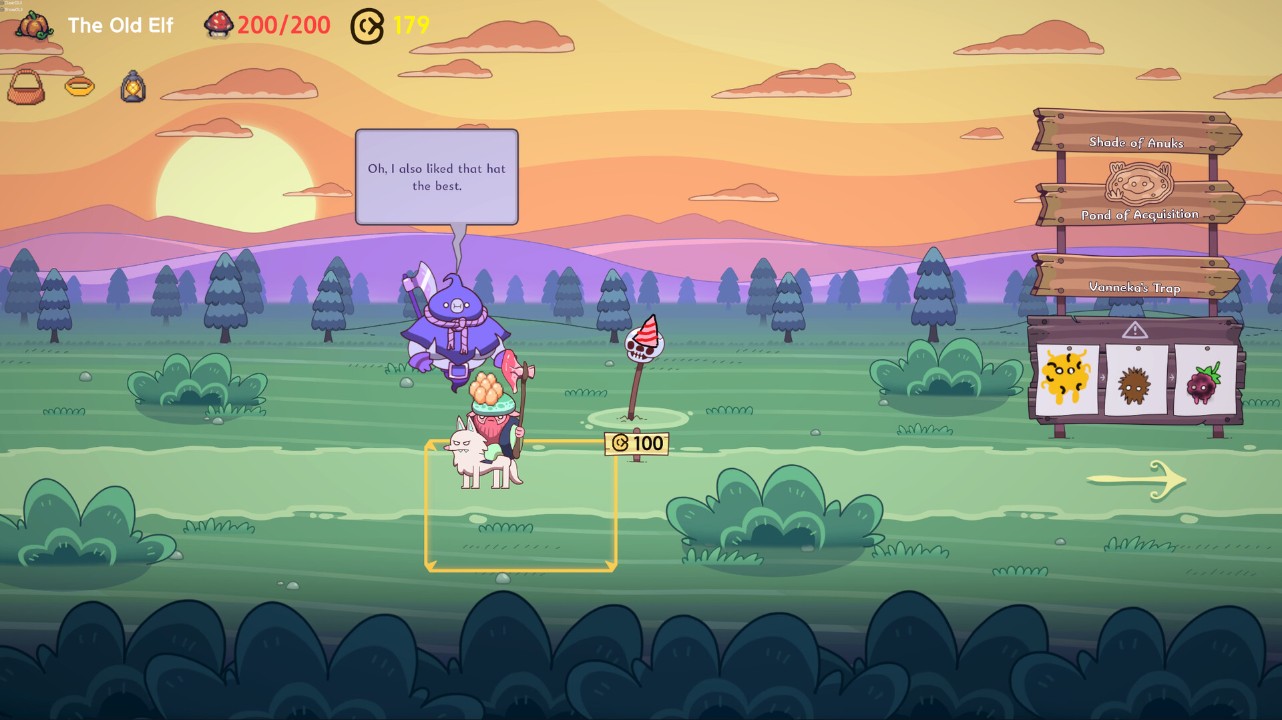
Task: Pick the Vanneka's Trap signpost
Action: pyautogui.click(x=1135, y=279)
